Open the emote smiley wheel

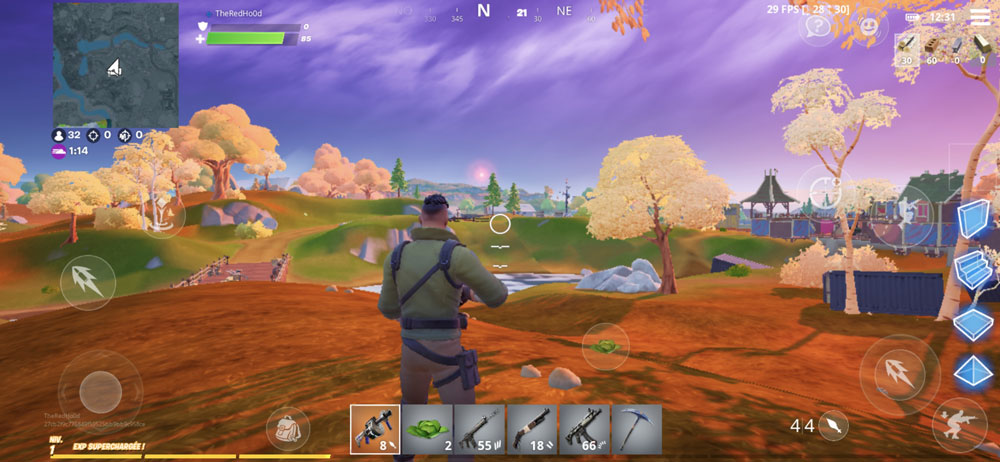click(x=871, y=25)
